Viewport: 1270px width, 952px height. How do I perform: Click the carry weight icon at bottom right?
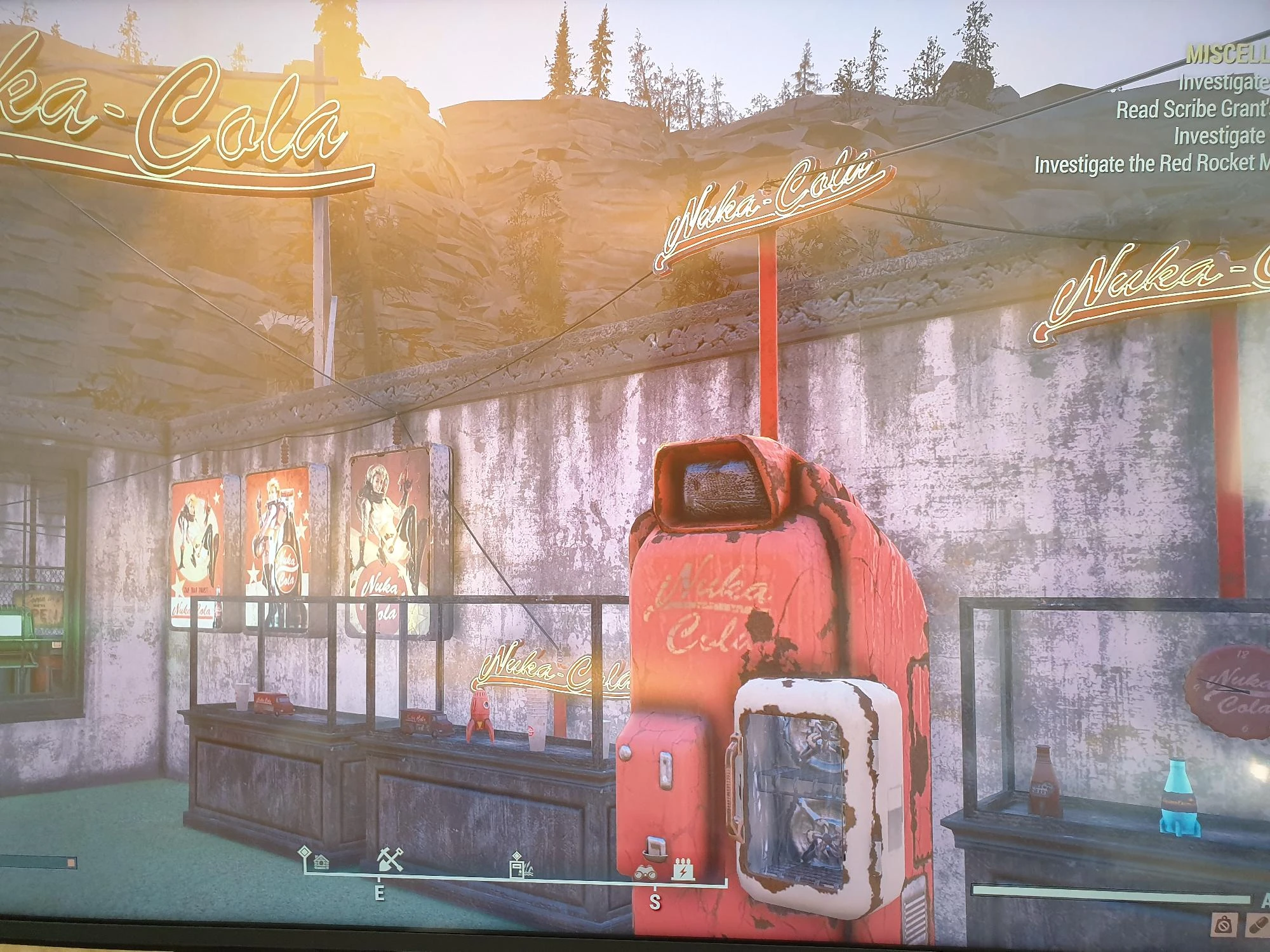(1226, 925)
